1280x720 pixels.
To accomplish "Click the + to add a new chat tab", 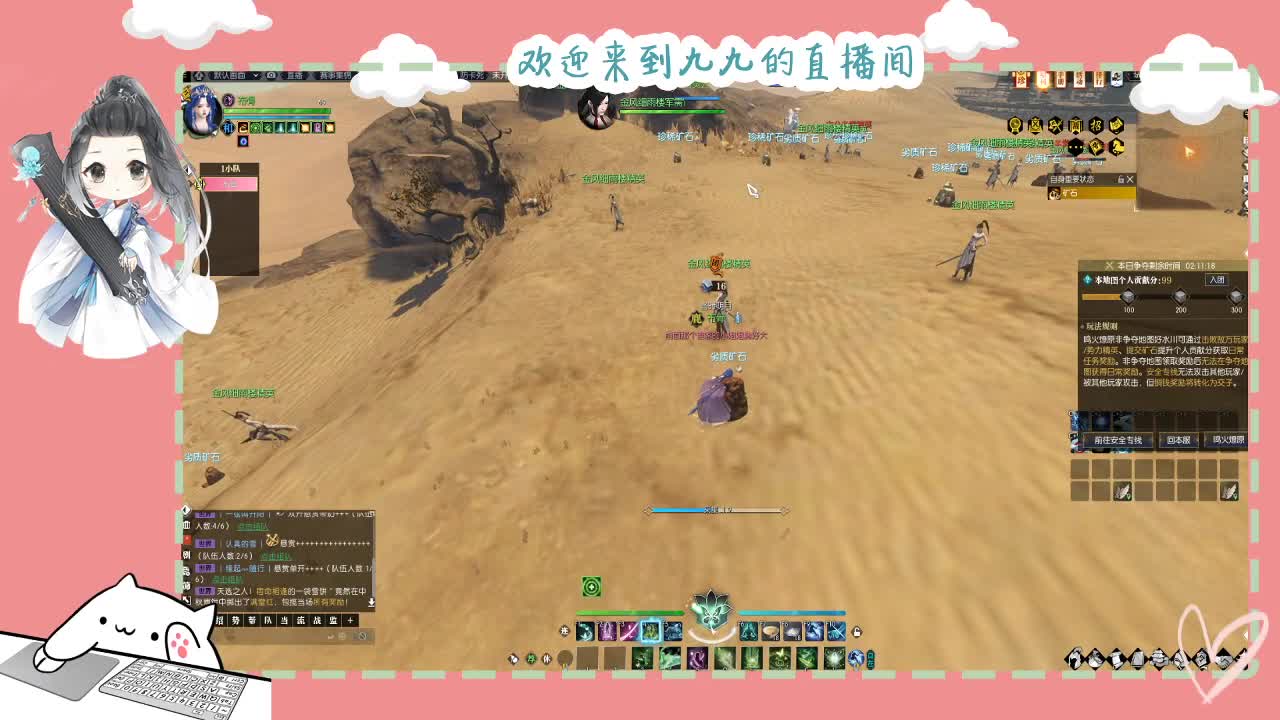I will [x=350, y=621].
